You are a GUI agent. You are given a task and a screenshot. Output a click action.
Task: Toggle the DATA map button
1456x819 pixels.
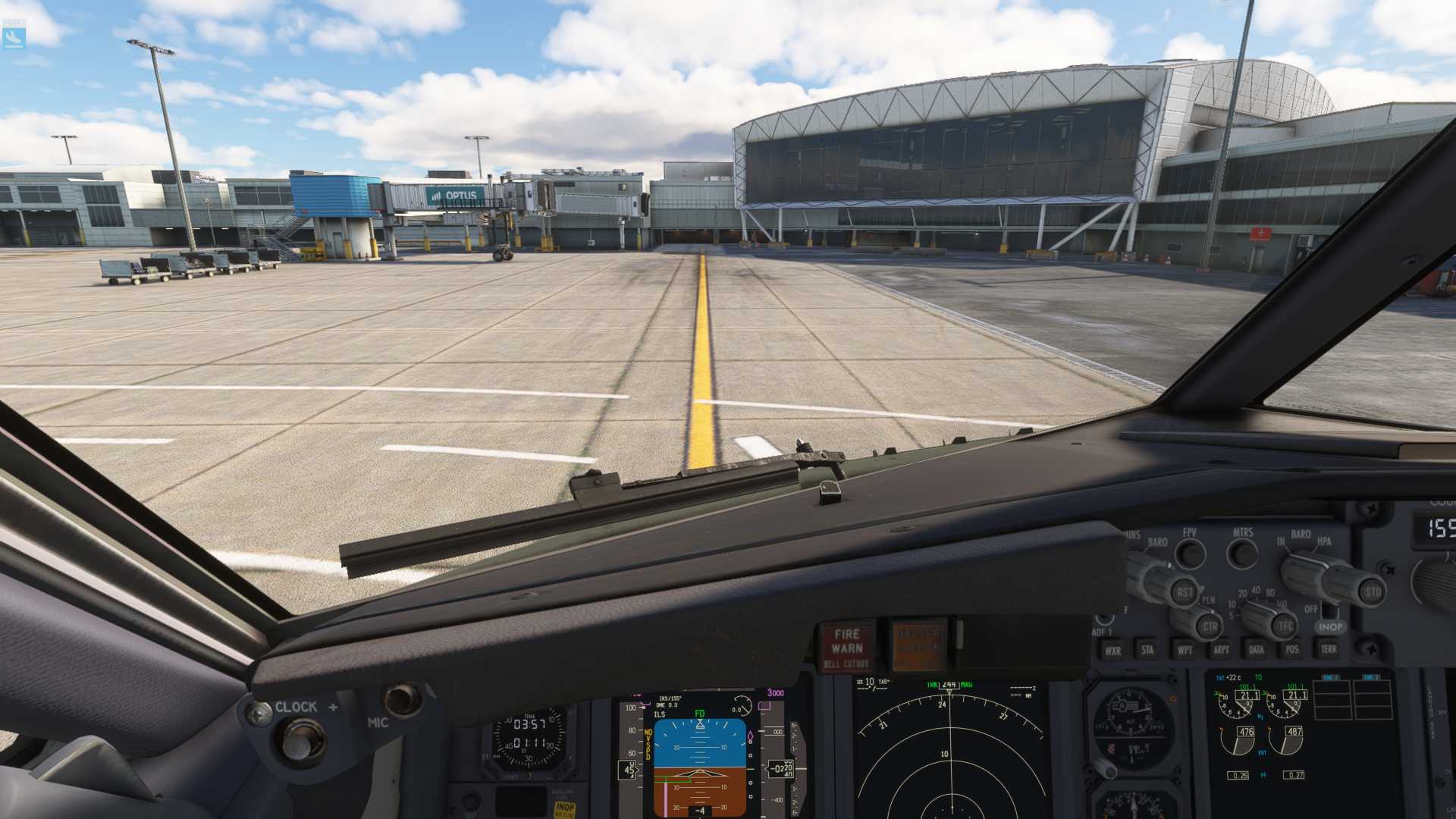click(x=1257, y=650)
